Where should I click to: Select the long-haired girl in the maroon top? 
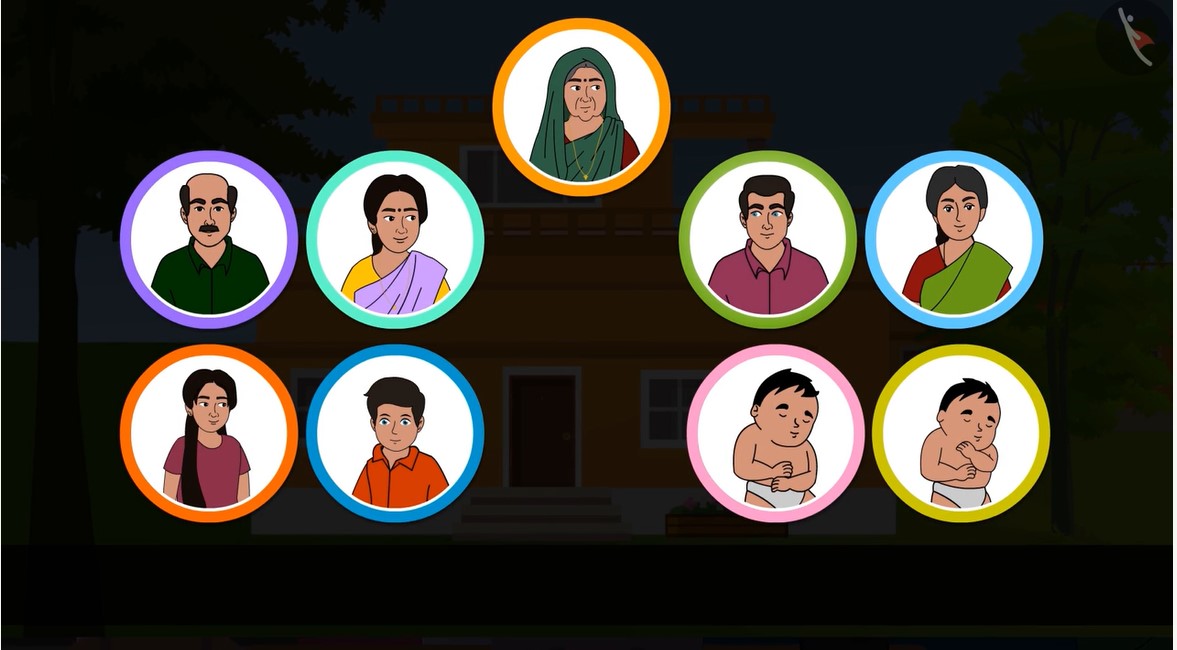point(209,433)
